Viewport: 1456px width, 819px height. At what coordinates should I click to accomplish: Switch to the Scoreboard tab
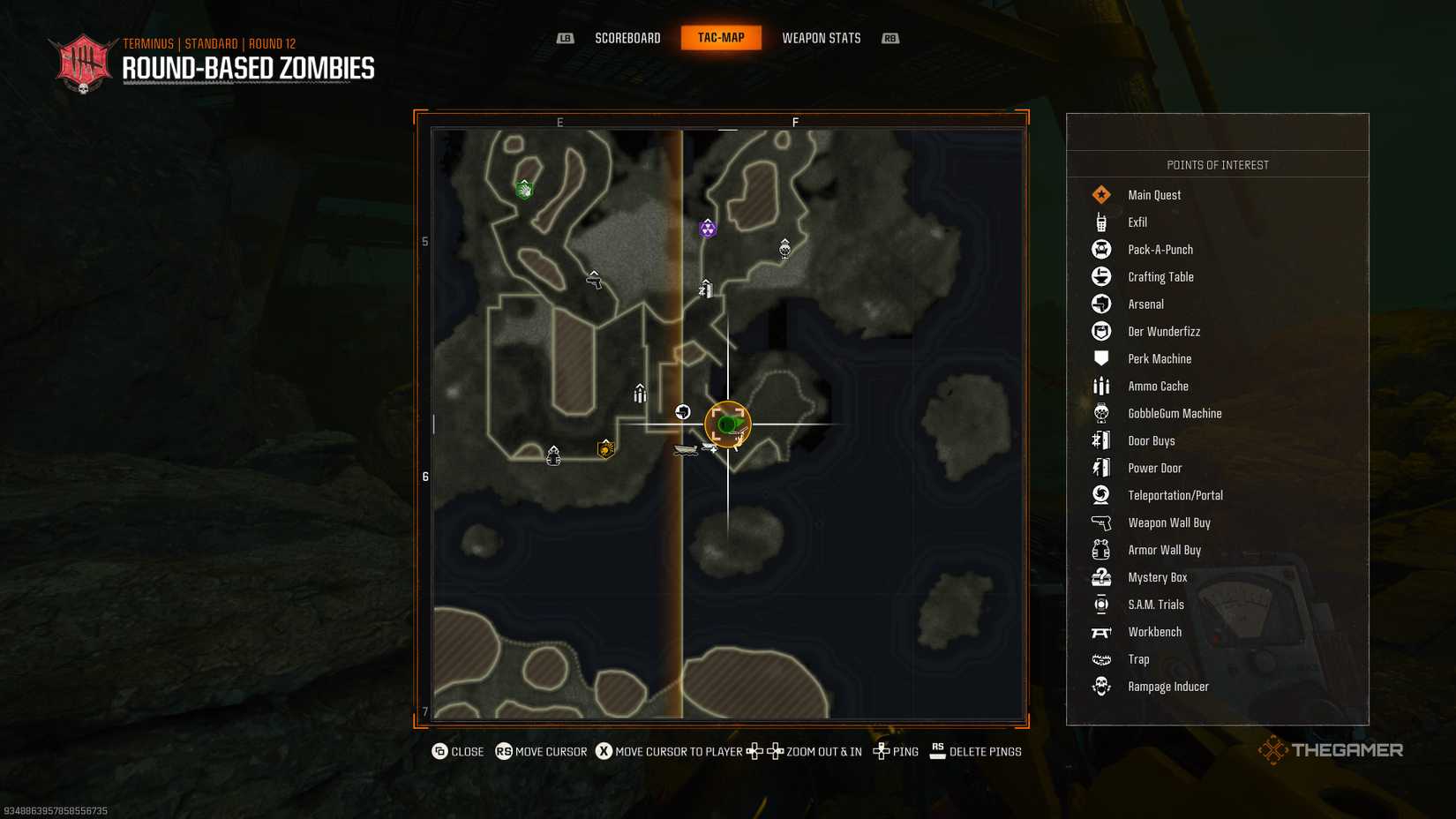pyautogui.click(x=627, y=38)
